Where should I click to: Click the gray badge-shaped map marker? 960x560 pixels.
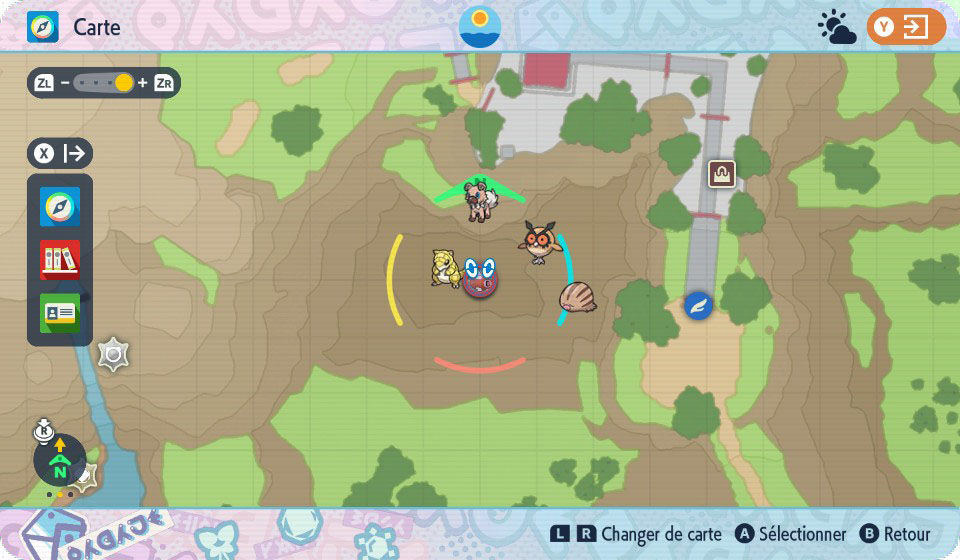113,354
